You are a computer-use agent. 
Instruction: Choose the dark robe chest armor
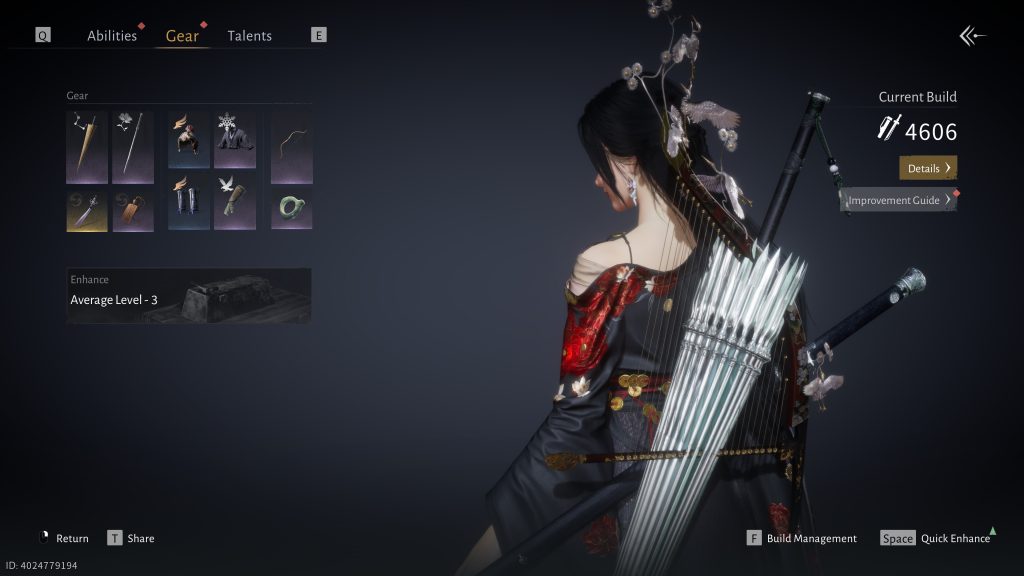tap(235, 139)
